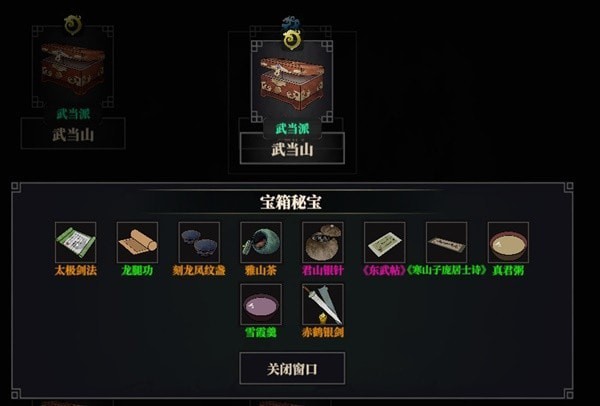This screenshot has width=600, height=406.
Task: Select the 太极剑法 manual item
Action: [x=75, y=243]
